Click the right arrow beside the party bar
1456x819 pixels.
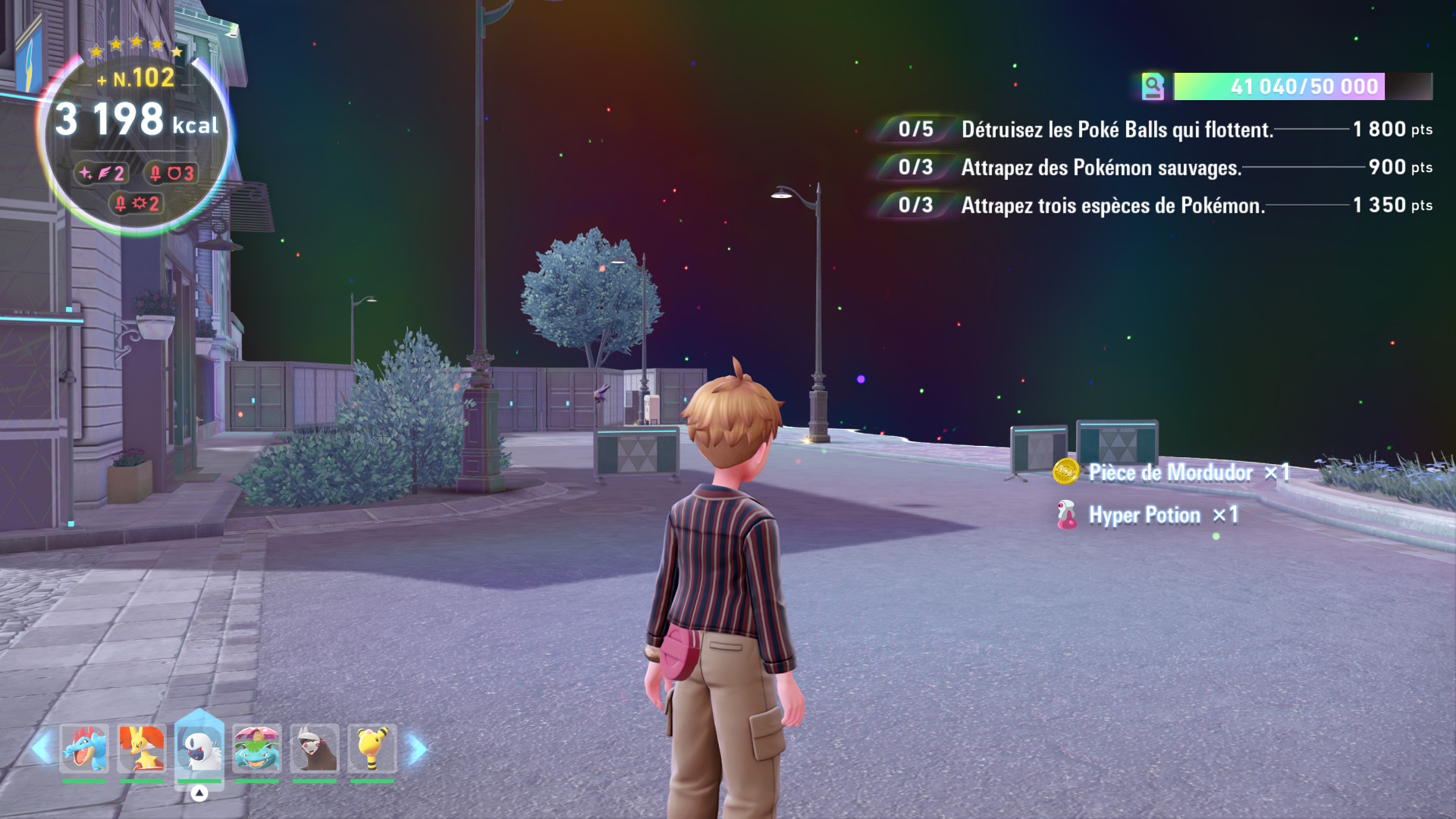point(417,748)
